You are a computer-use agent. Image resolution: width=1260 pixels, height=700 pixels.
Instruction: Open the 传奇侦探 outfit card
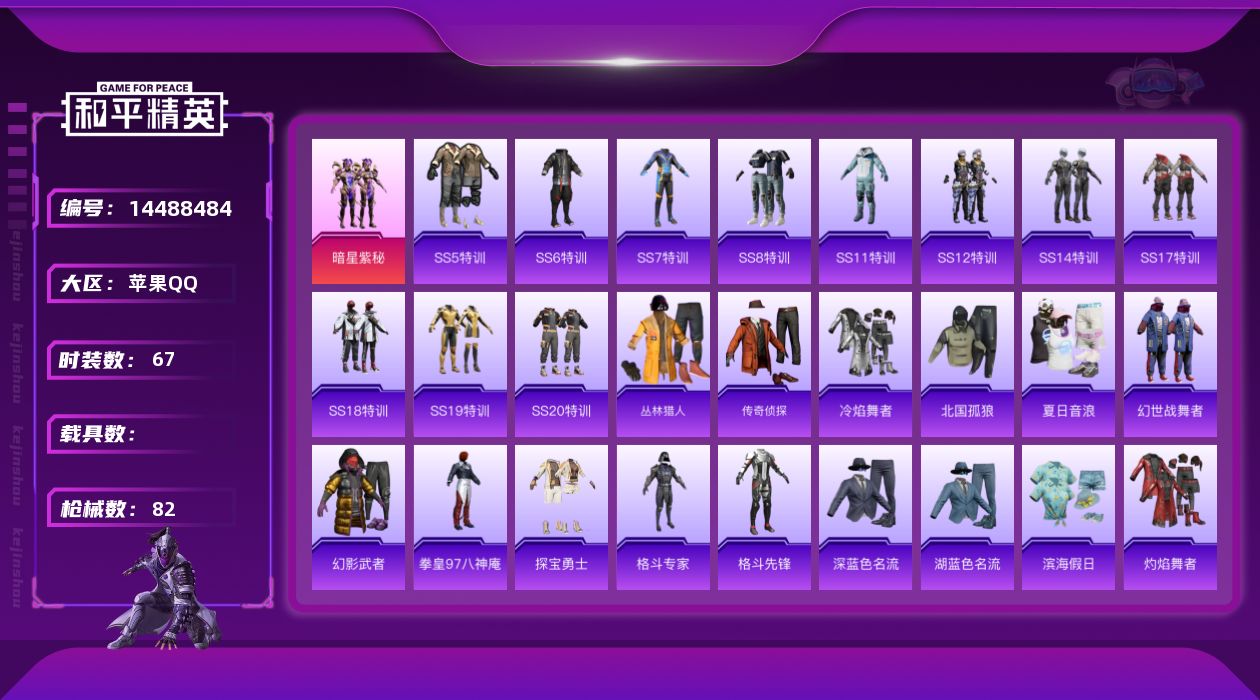(x=764, y=363)
